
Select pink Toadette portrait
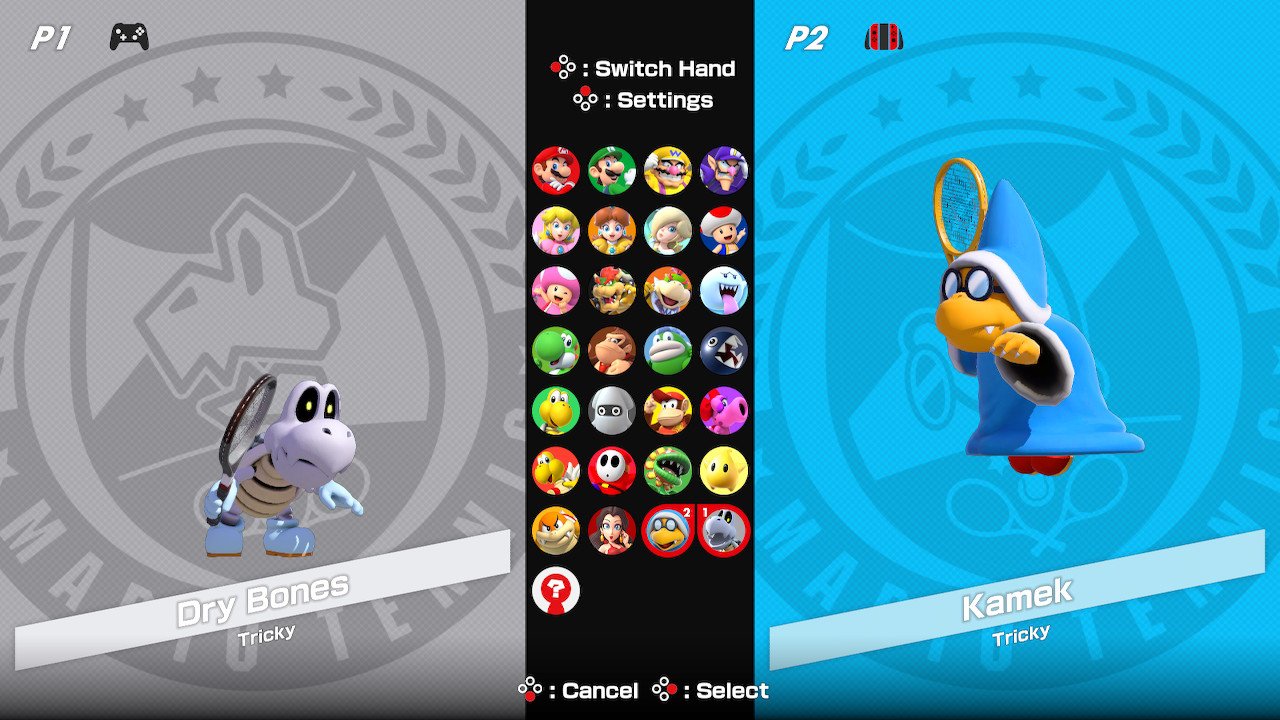[x=556, y=290]
